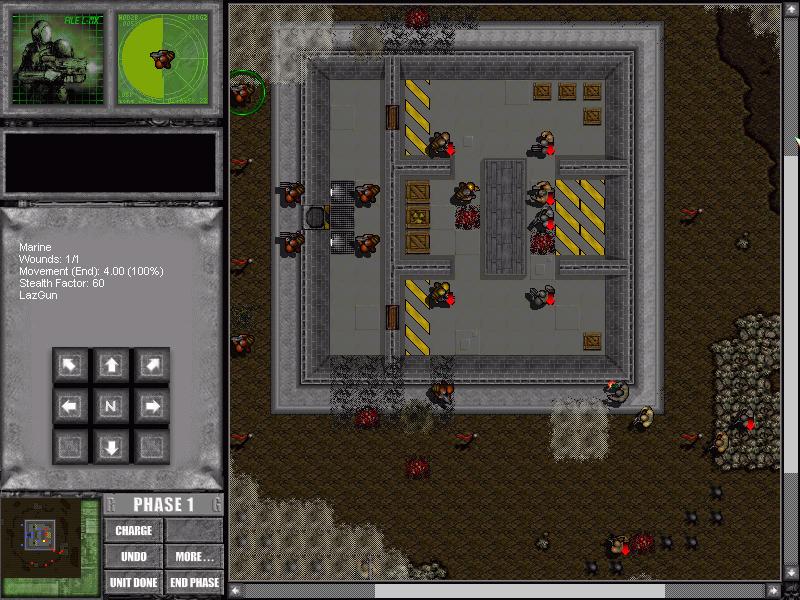Image resolution: width=800 pixels, height=600 pixels.
Task: Select the down arrow movement button
Action: 111,446
